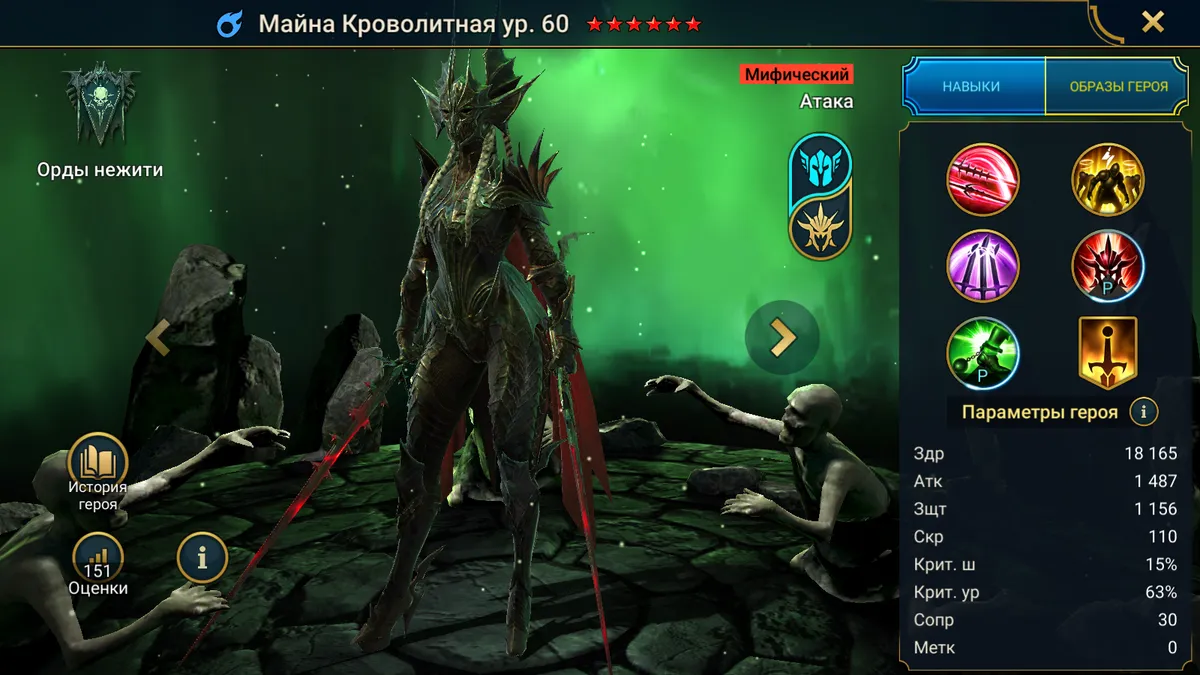Open the Оценки ratings button

(98, 564)
